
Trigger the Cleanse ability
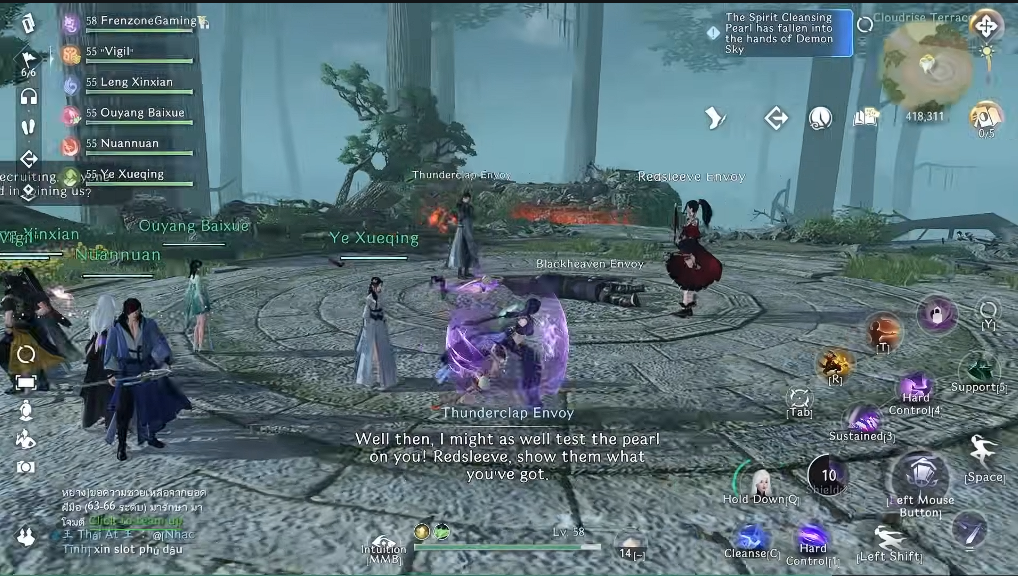[x=752, y=538]
